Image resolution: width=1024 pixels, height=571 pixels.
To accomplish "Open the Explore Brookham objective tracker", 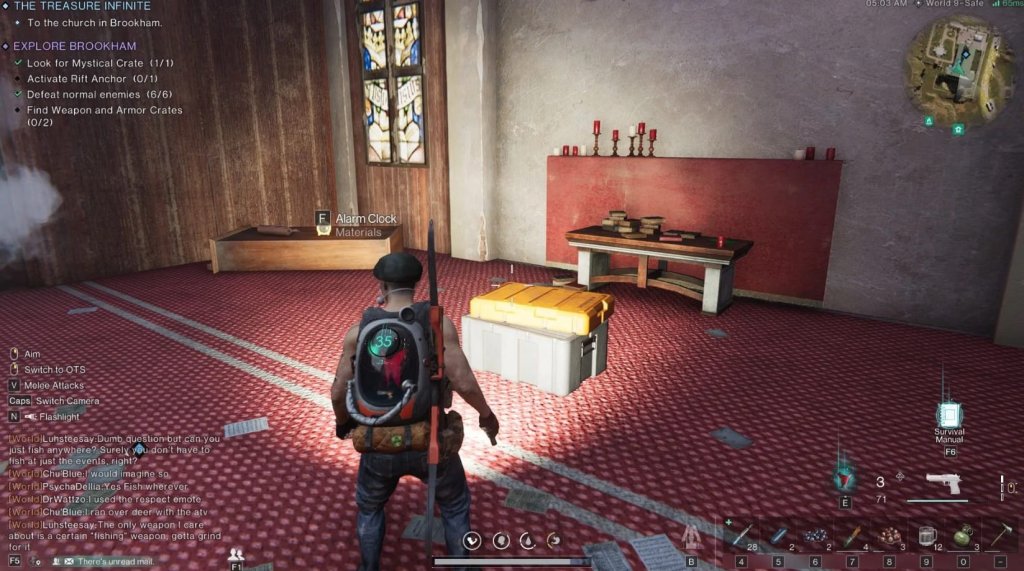I will [74, 46].
